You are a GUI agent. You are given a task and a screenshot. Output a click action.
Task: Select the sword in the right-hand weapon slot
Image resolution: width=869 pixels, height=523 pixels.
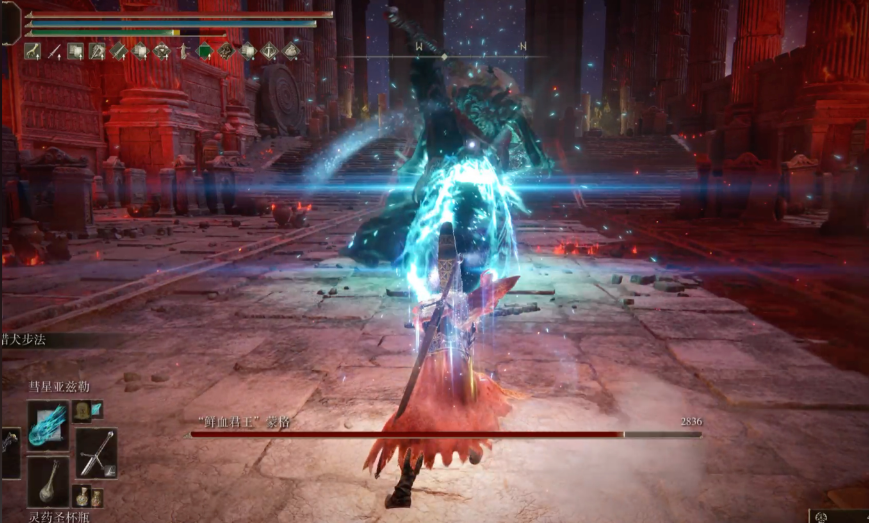pos(96,452)
